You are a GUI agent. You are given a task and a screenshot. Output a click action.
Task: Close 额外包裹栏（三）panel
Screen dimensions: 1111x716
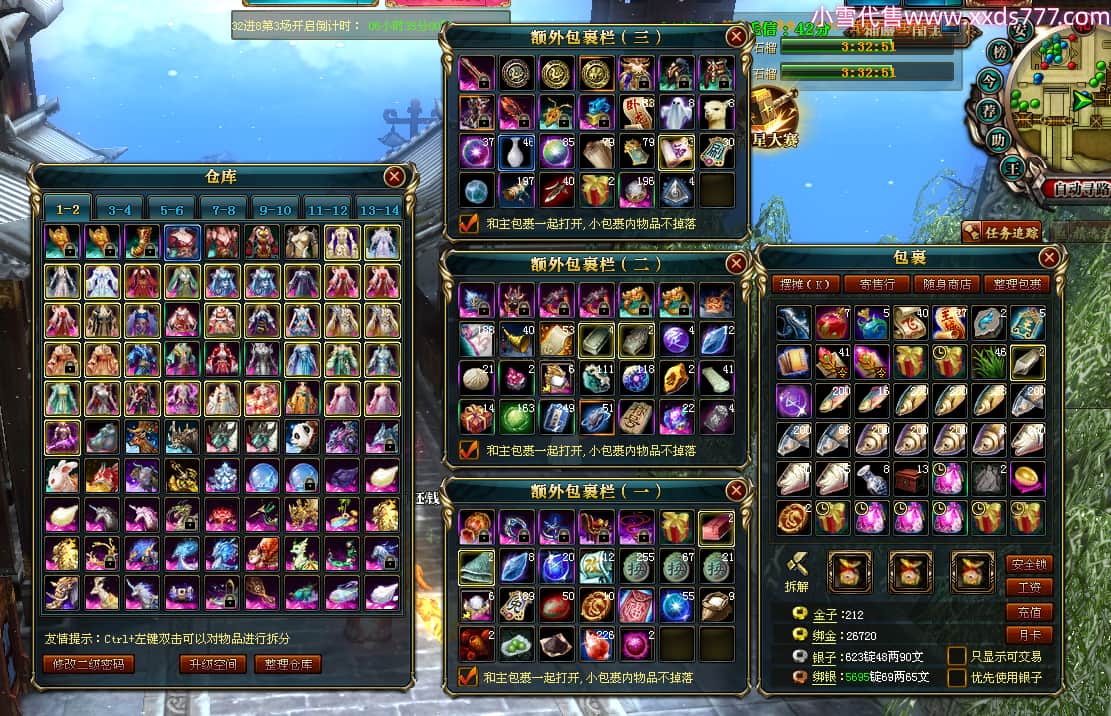(736, 37)
